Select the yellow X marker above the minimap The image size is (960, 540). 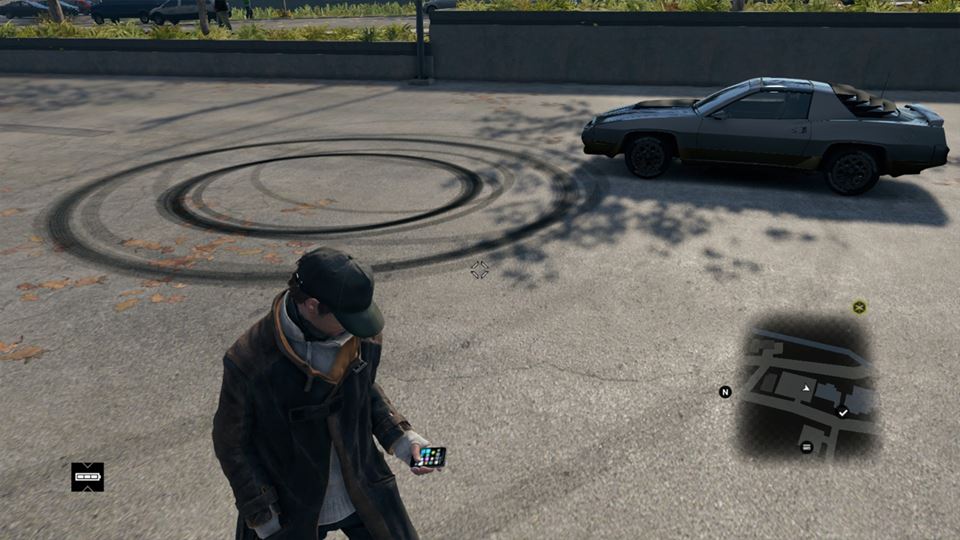coord(859,307)
